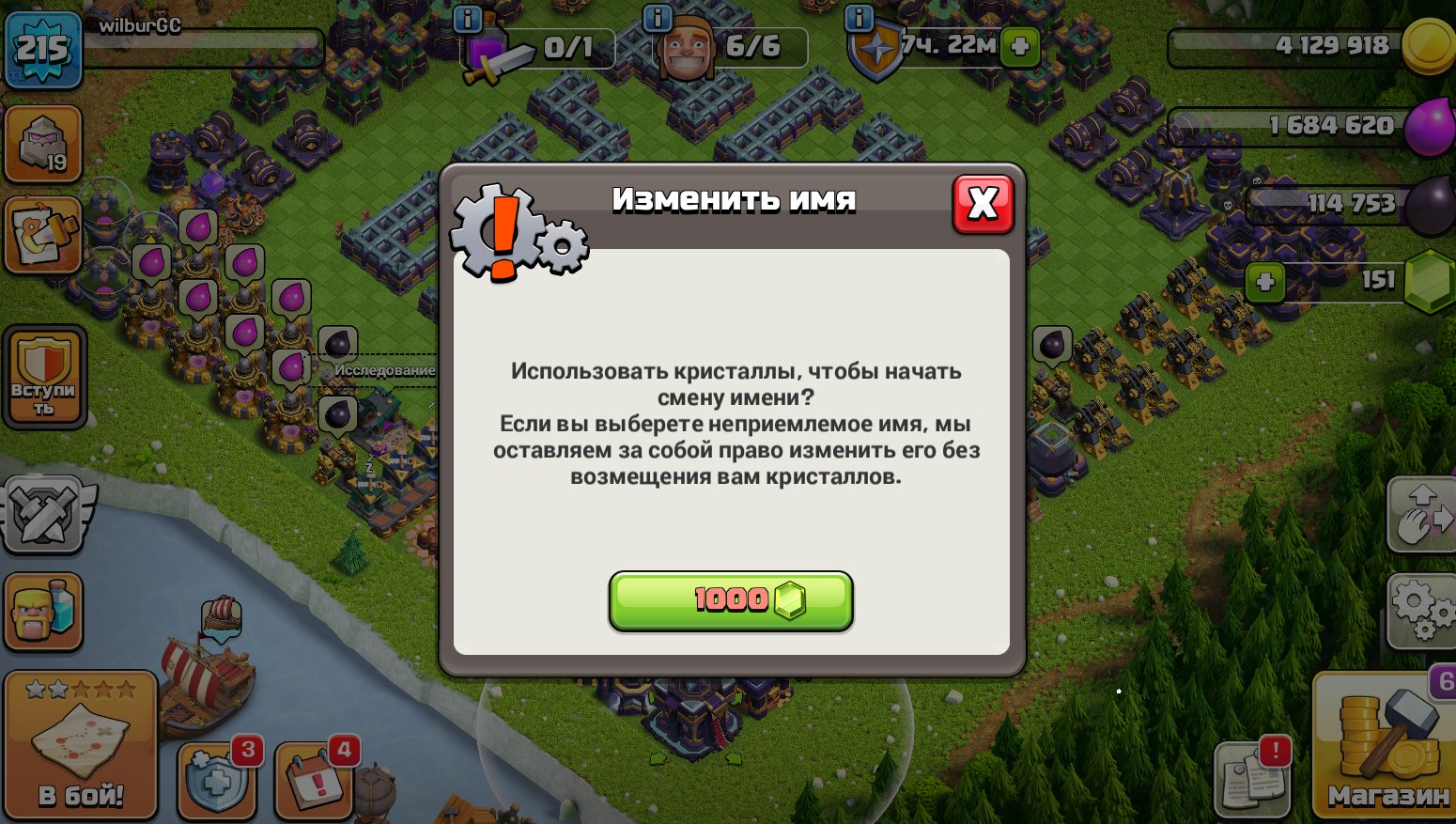Open village news icon with red exclamation
The width and height of the screenshot is (1456, 824).
[x=1252, y=780]
